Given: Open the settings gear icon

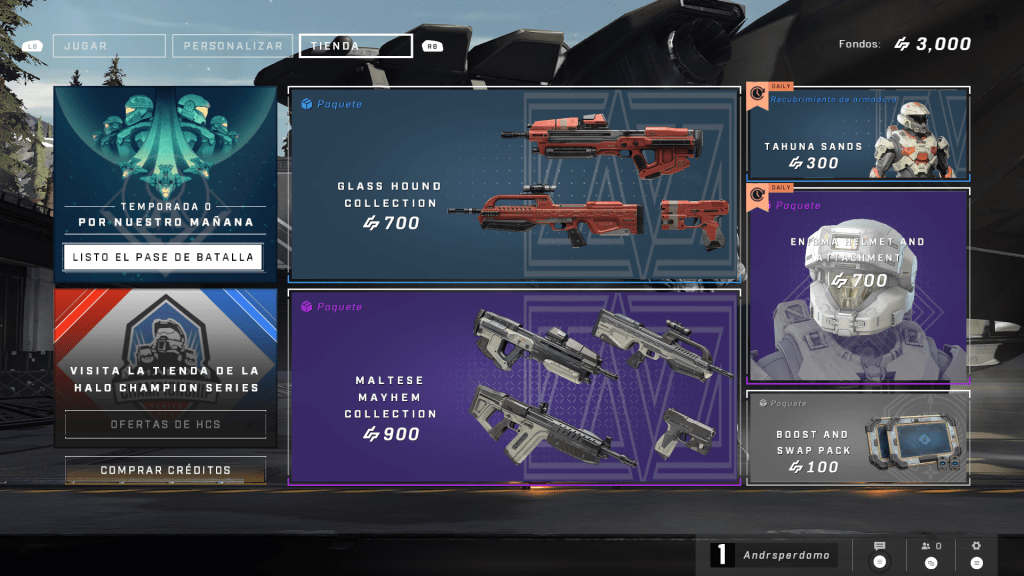Looking at the screenshot, I should point(976,553).
